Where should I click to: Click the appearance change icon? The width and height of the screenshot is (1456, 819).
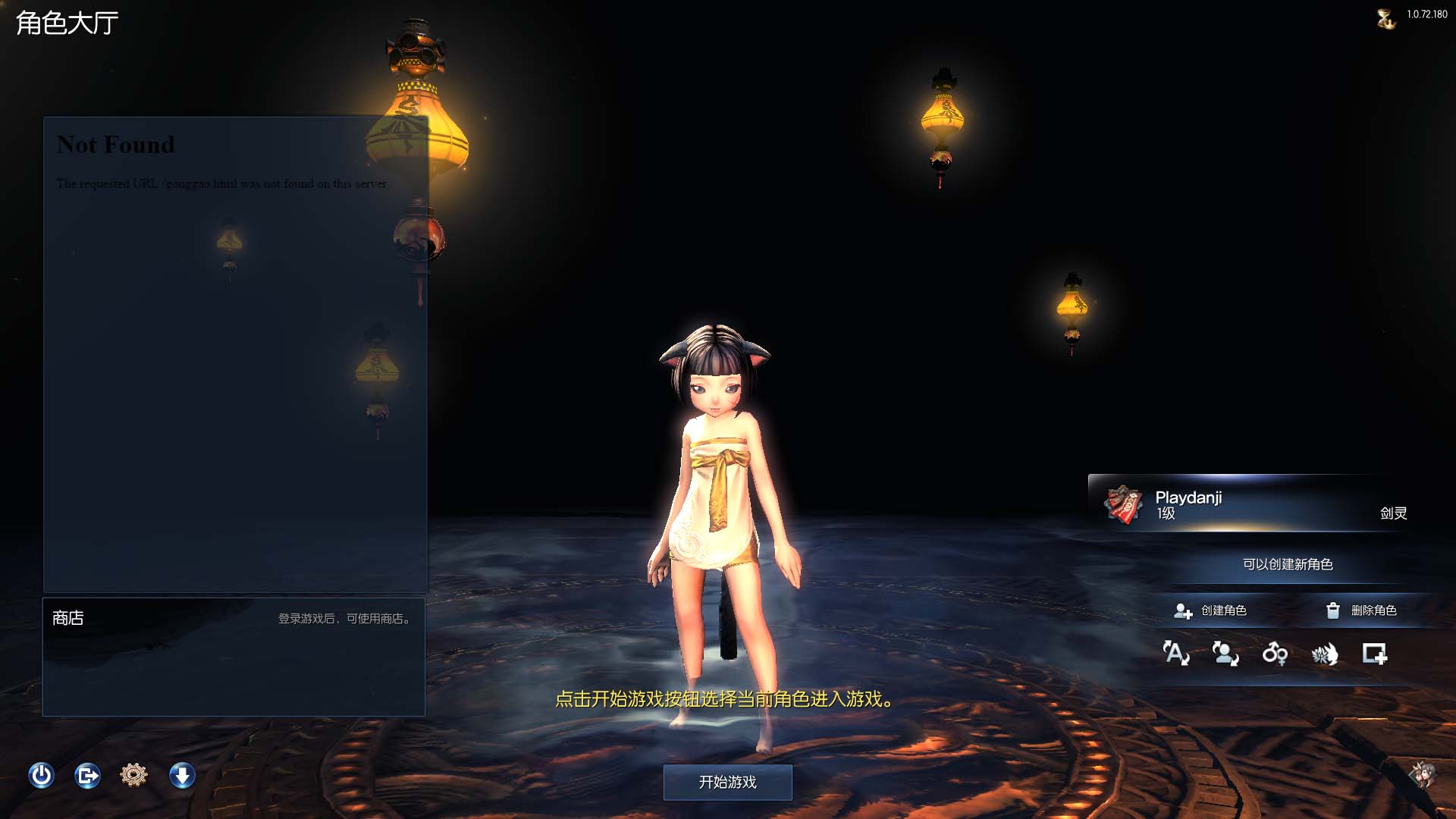tap(1227, 655)
